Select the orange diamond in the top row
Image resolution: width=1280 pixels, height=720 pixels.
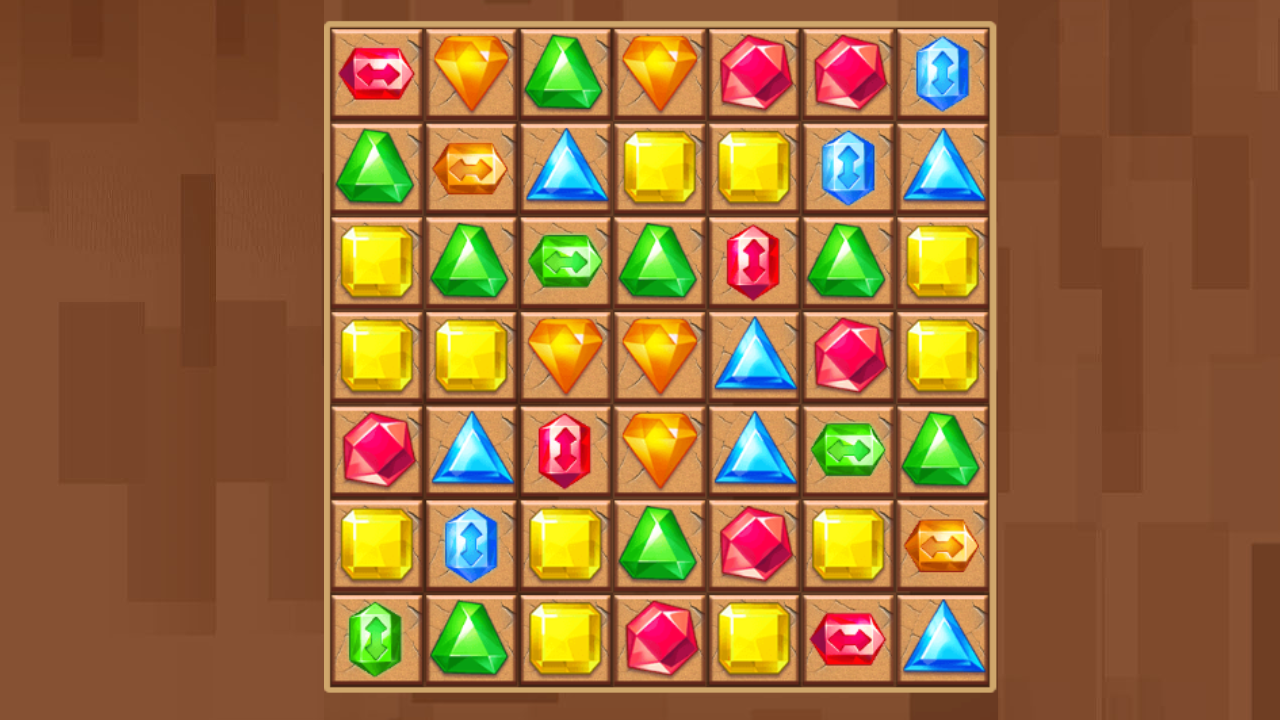[471, 73]
